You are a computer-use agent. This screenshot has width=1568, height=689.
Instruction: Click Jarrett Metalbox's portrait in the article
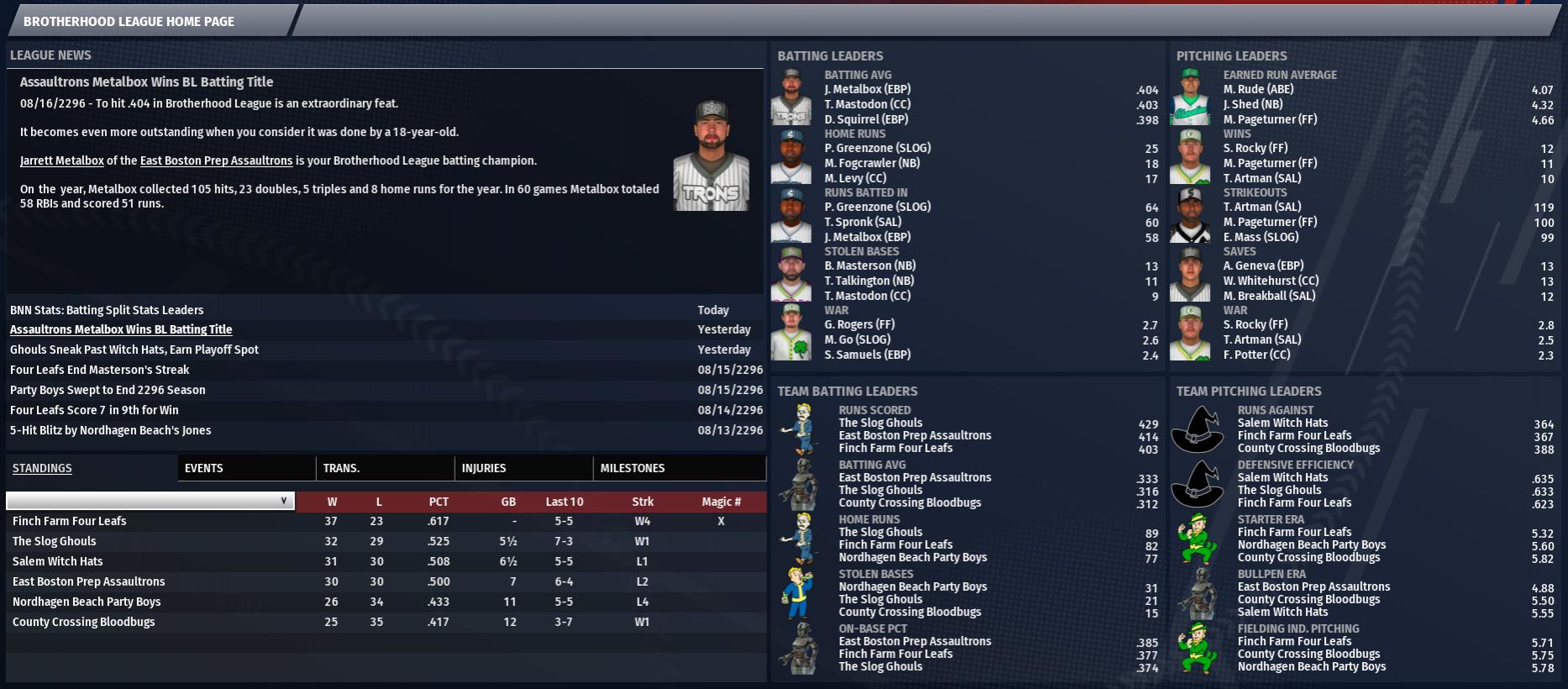(711, 155)
